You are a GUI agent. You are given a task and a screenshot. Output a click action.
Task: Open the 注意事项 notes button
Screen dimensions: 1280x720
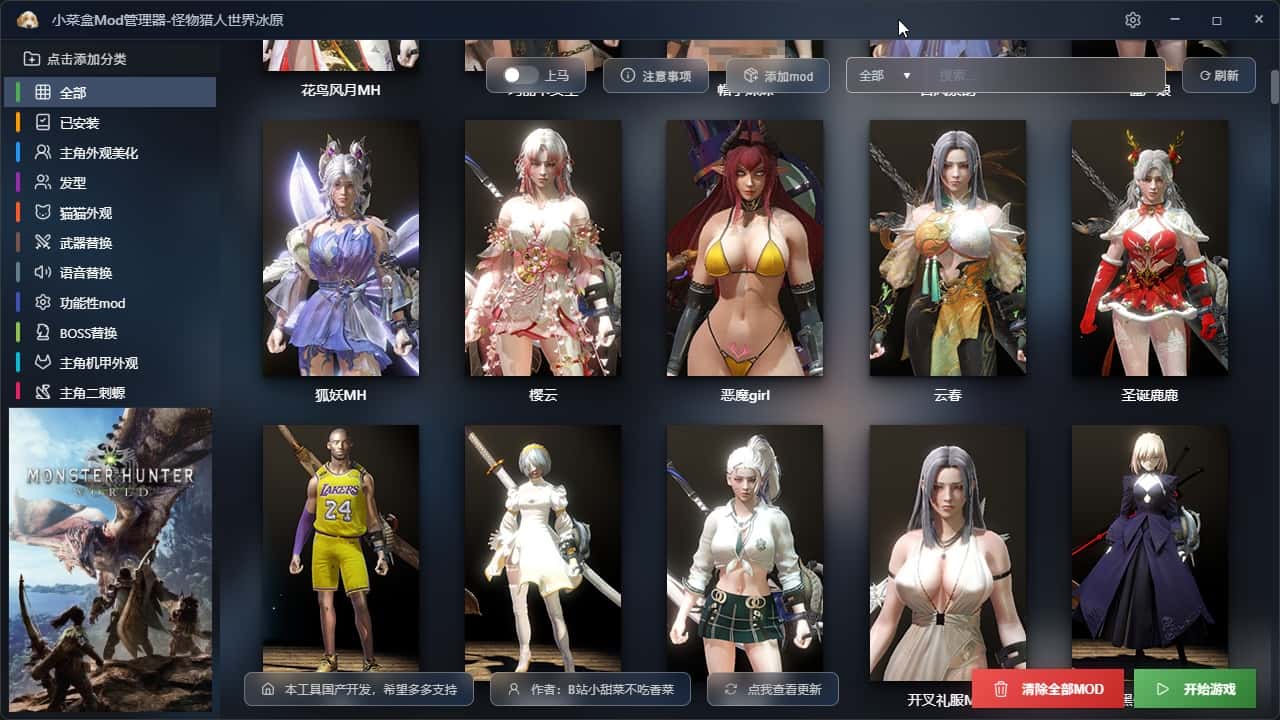pos(656,76)
